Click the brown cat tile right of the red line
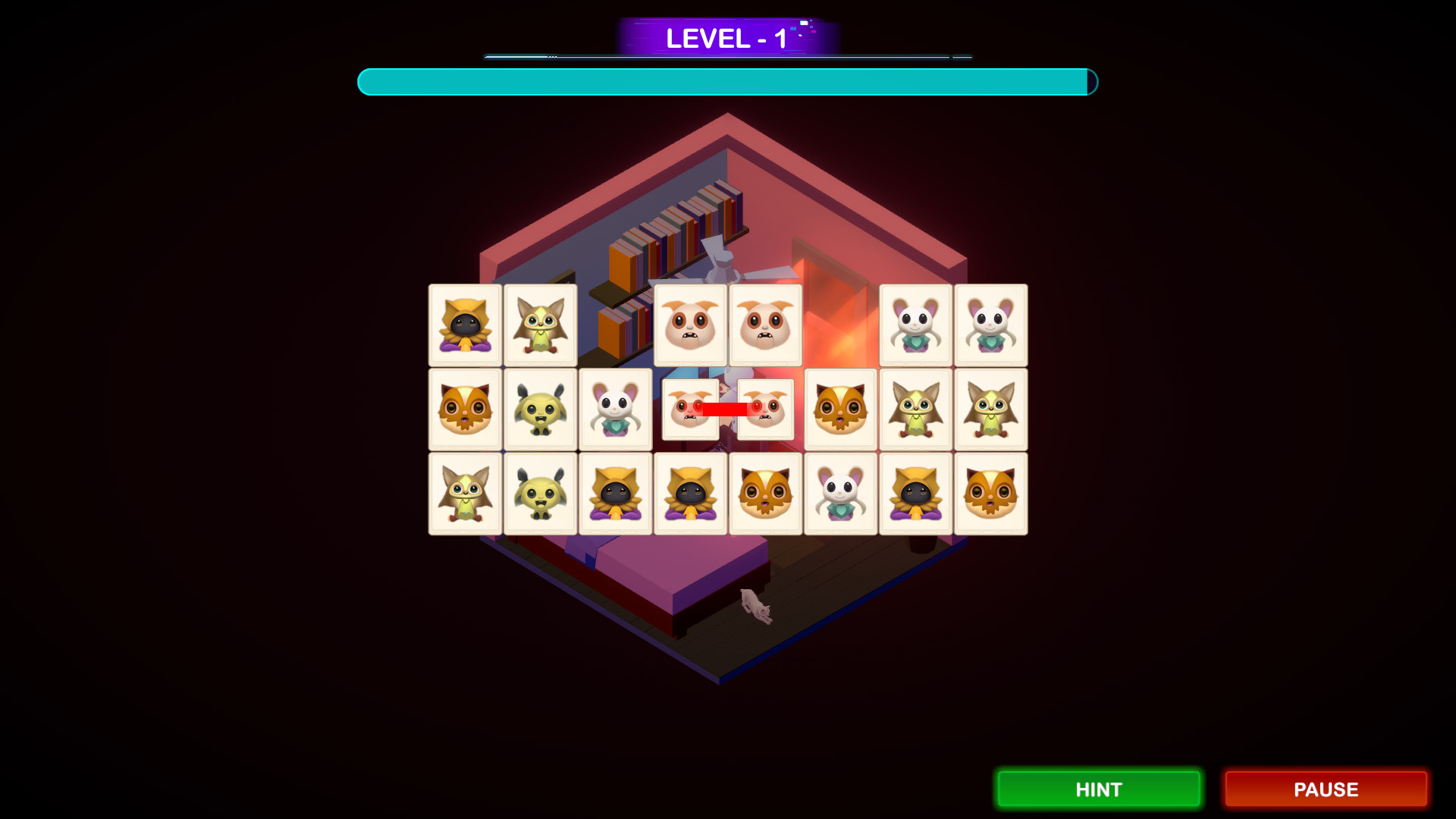The image size is (1456, 819). 839,409
